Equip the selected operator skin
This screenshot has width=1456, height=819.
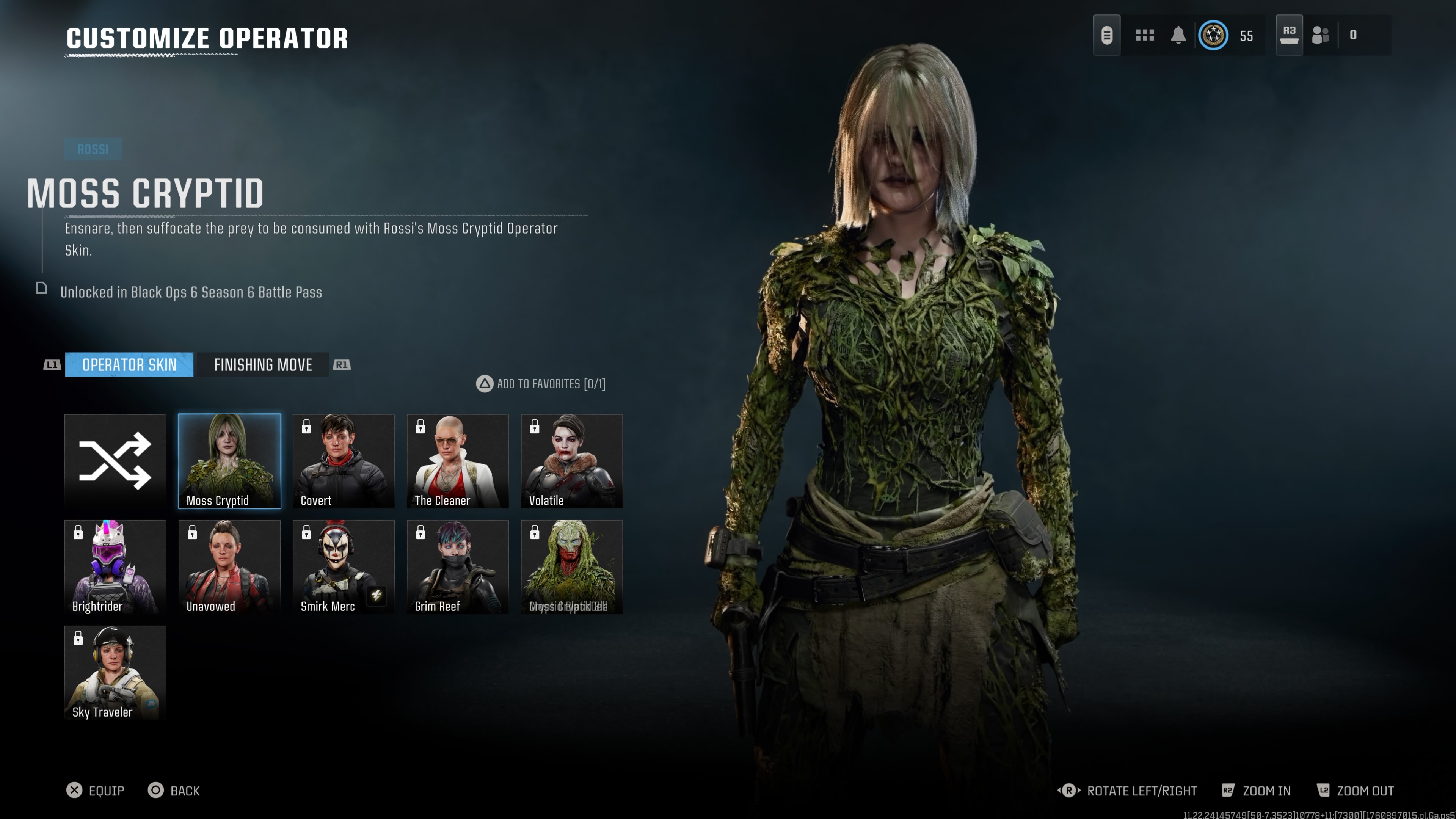95,790
